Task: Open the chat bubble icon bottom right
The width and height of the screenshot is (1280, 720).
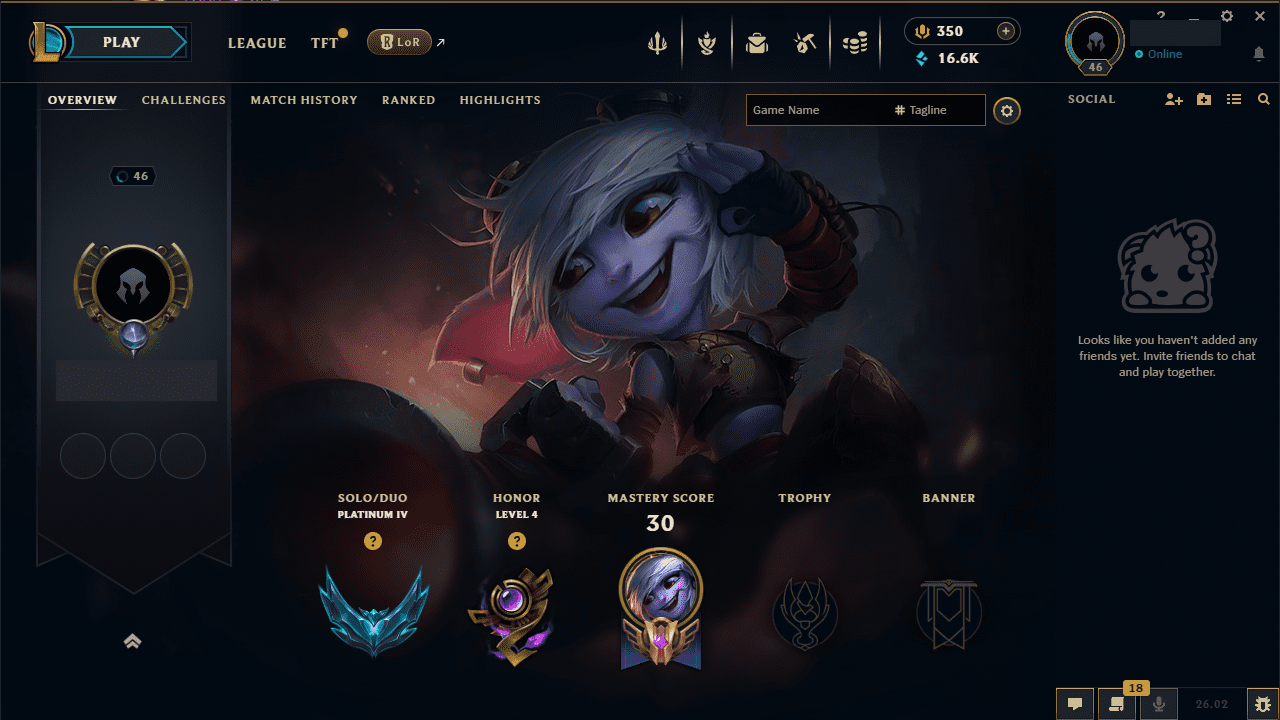Action: pos(1074,704)
